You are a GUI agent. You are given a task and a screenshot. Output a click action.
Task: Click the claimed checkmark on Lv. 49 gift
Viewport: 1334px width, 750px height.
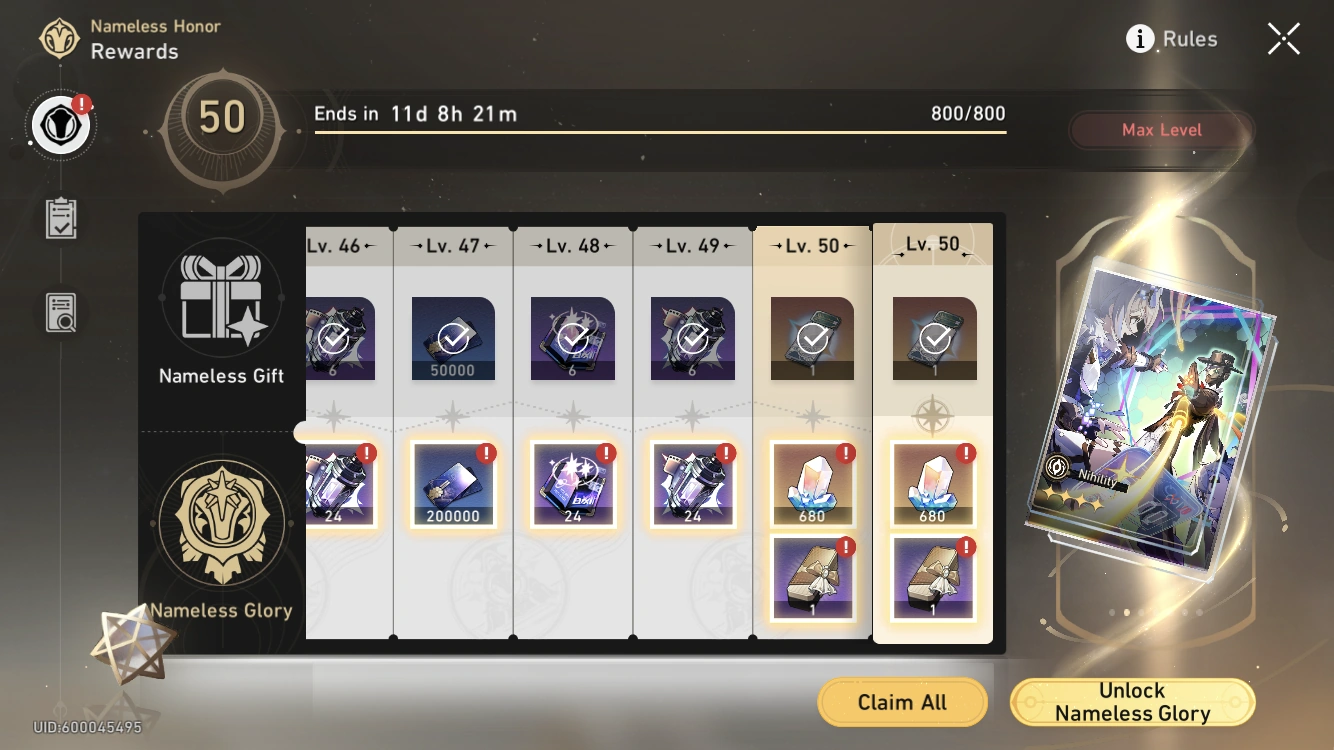(x=693, y=337)
